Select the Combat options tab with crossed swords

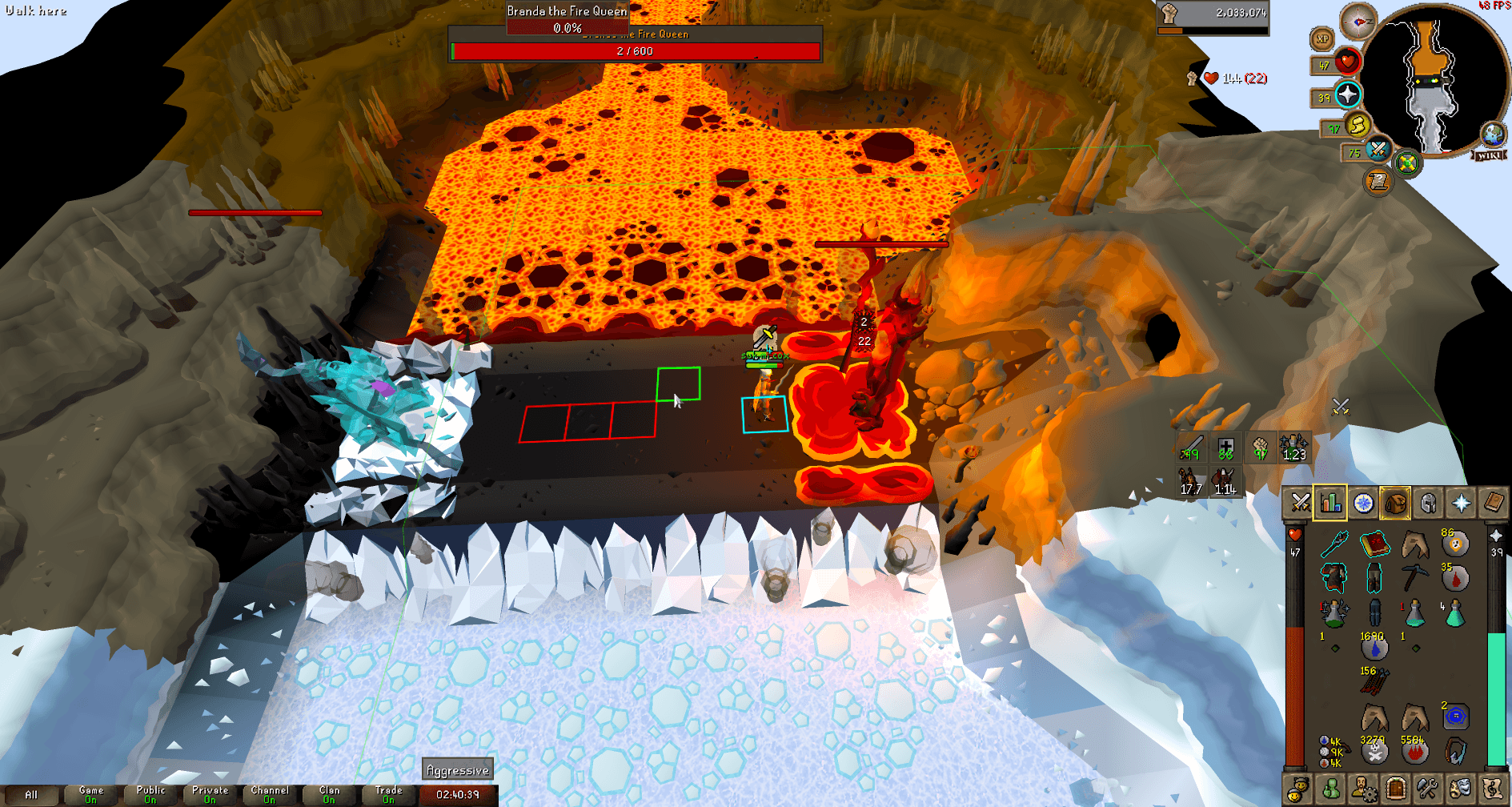coord(1301,504)
